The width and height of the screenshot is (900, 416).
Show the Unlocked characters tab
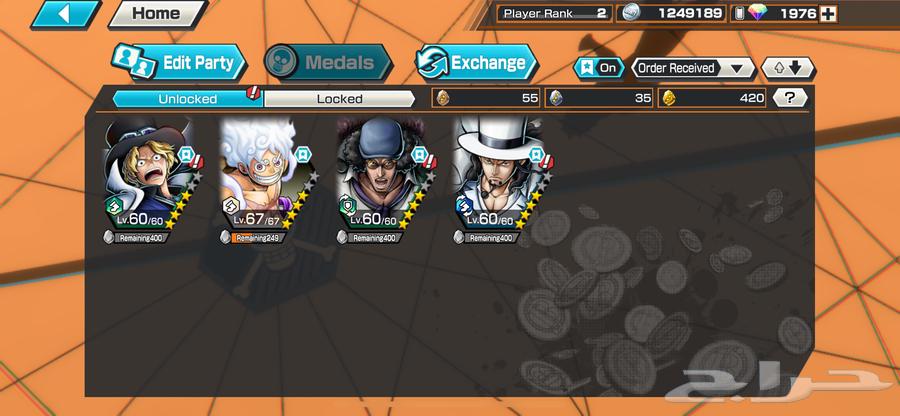[186, 98]
